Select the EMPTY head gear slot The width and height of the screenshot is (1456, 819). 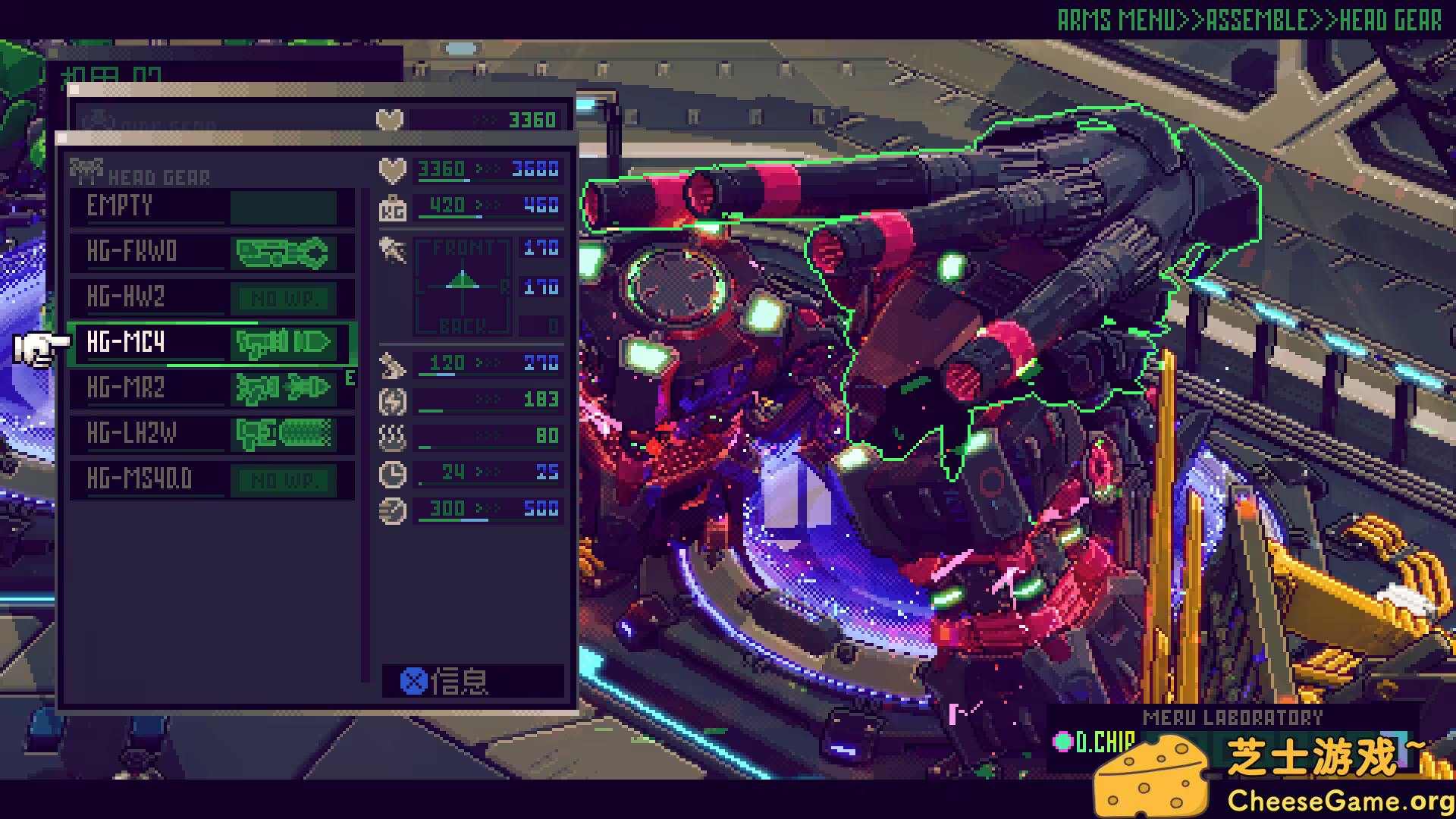tap(211, 207)
